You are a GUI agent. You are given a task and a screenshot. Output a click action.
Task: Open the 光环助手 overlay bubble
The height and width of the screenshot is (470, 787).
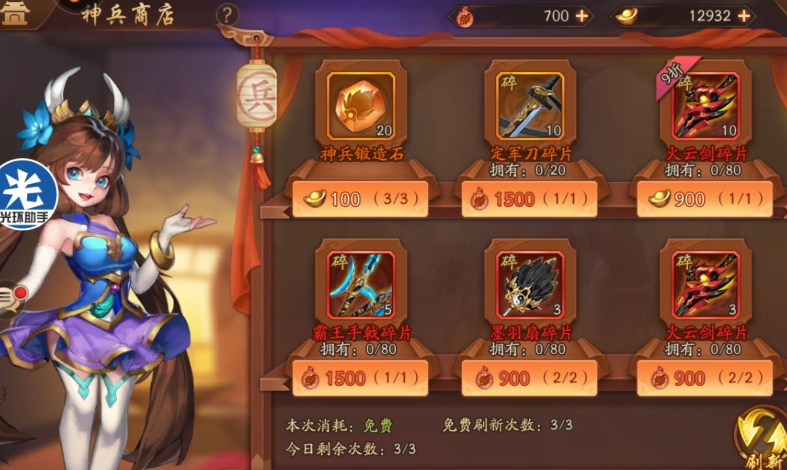(25, 195)
